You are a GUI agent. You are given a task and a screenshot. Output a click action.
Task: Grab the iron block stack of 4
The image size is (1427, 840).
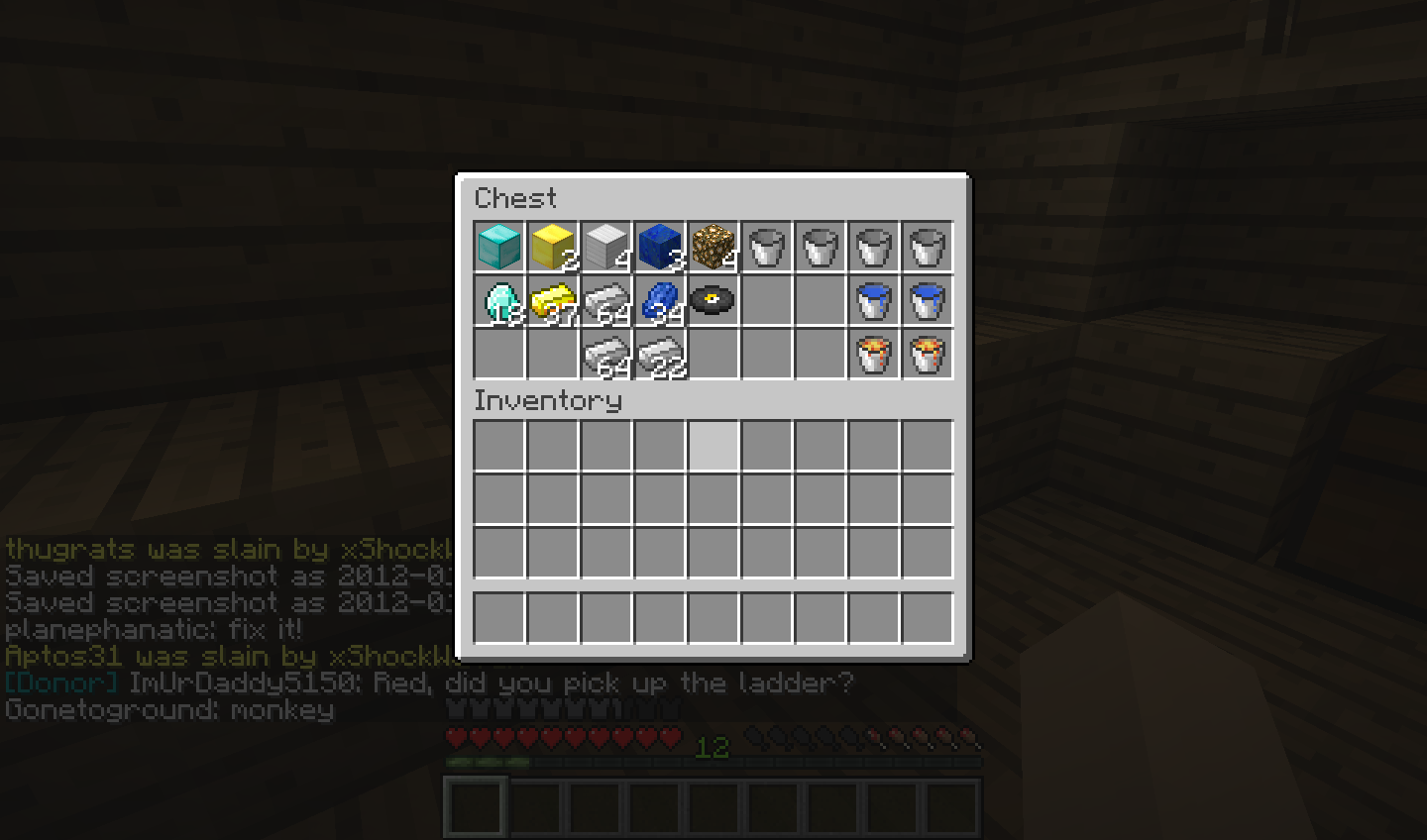(604, 247)
